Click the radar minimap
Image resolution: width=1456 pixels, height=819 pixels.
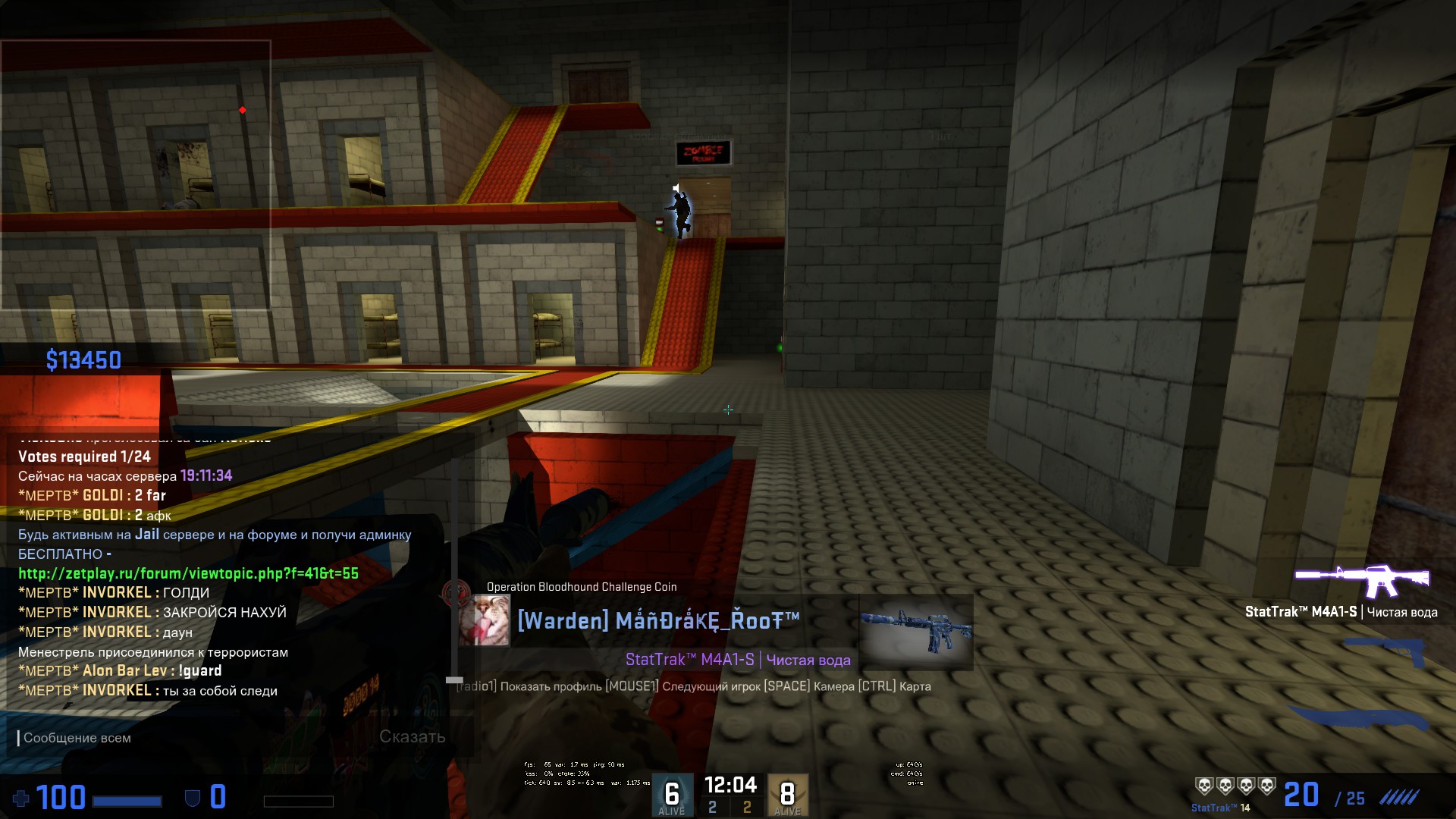[136, 175]
